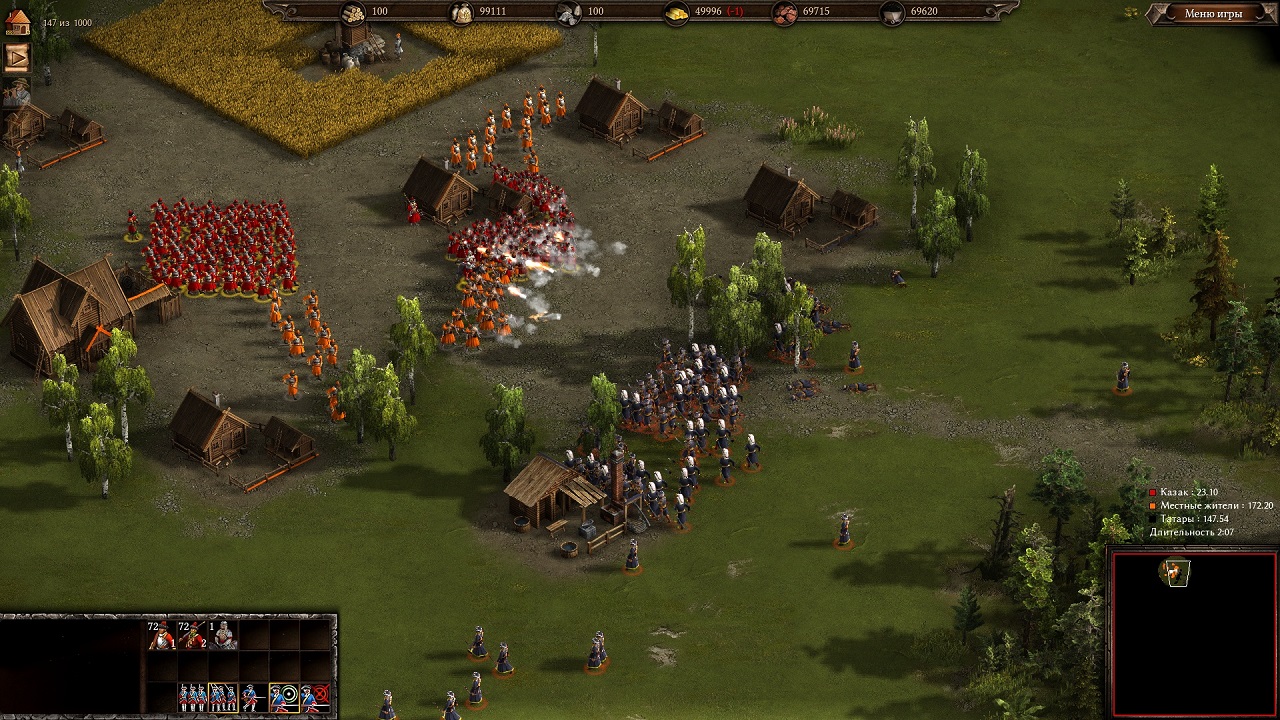Image resolution: width=1280 pixels, height=720 pixels.
Task: Toggle the crossed-out red target stance
Action: 316,697
